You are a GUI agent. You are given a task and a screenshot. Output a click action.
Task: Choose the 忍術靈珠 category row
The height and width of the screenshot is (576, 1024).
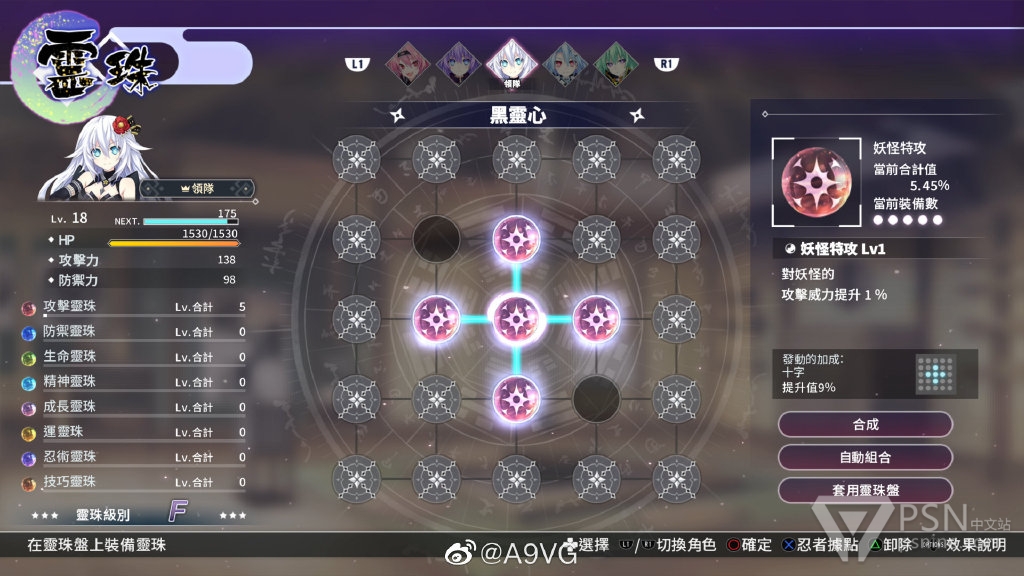(133, 457)
